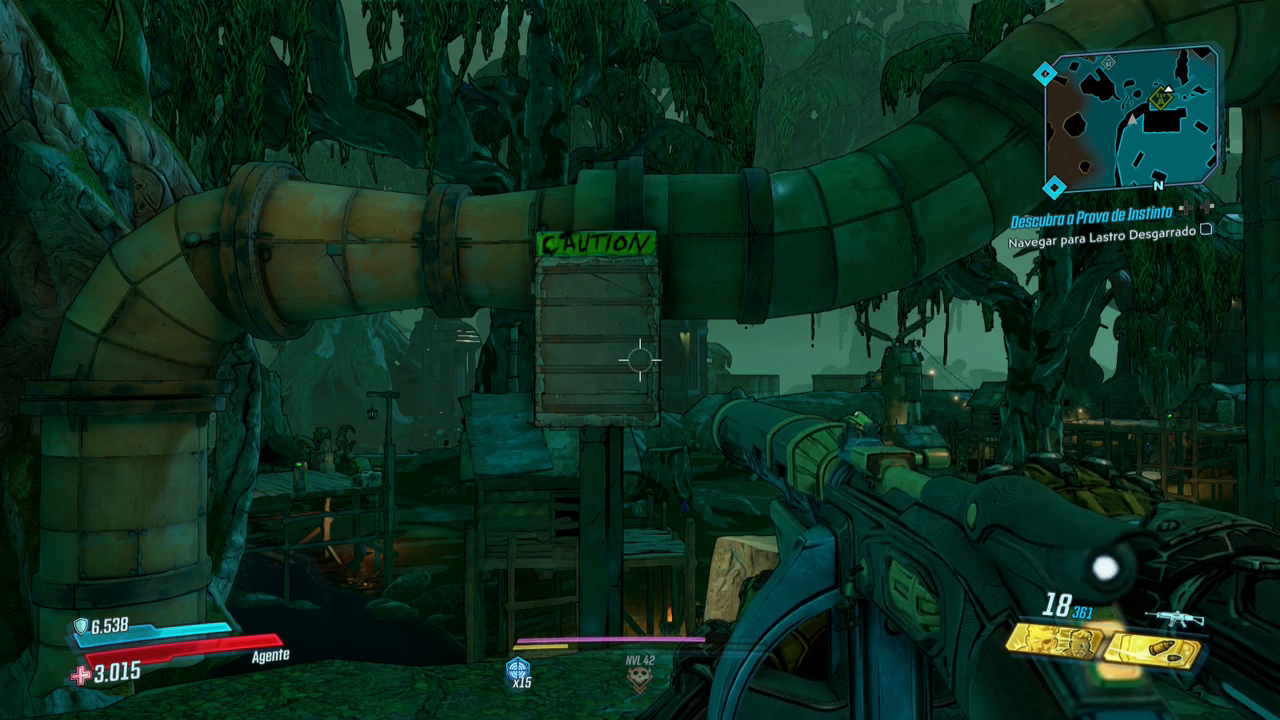Click the upper diamond marker on minimap edge

point(1045,73)
